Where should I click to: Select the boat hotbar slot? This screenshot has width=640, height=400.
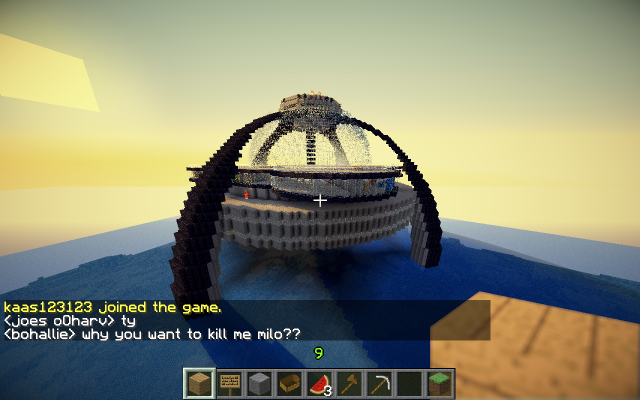[x=290, y=383]
